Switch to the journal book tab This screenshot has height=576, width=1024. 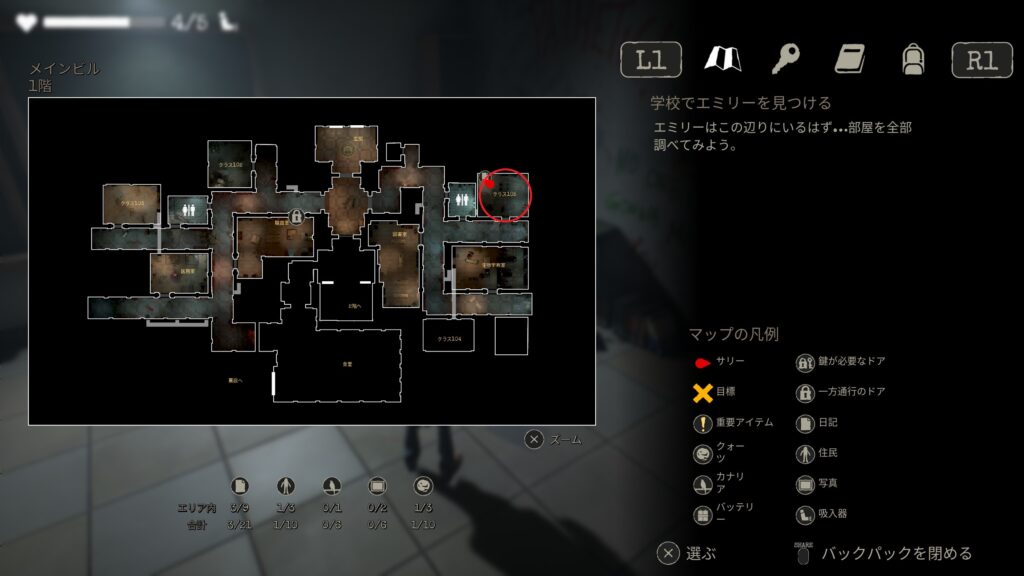[849, 59]
